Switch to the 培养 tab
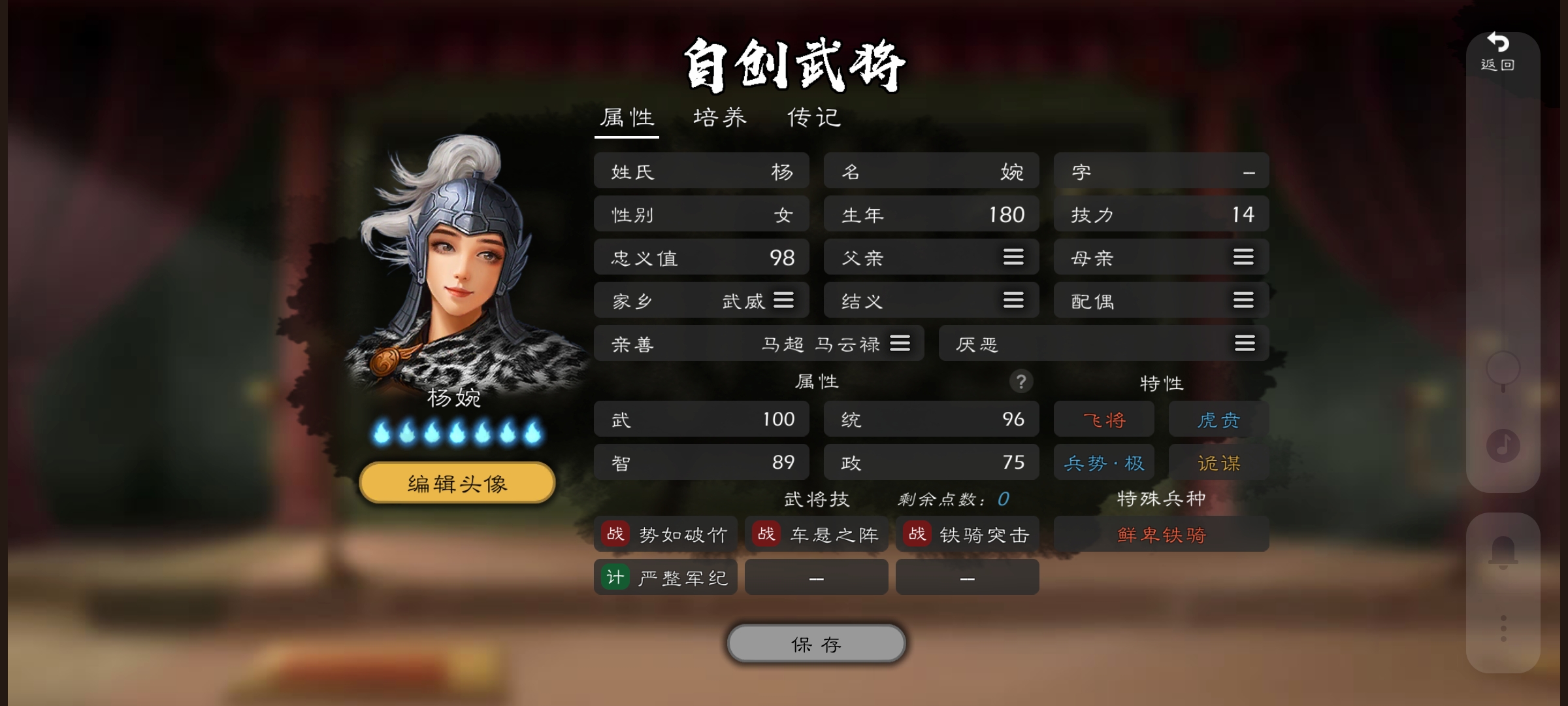 coord(721,118)
